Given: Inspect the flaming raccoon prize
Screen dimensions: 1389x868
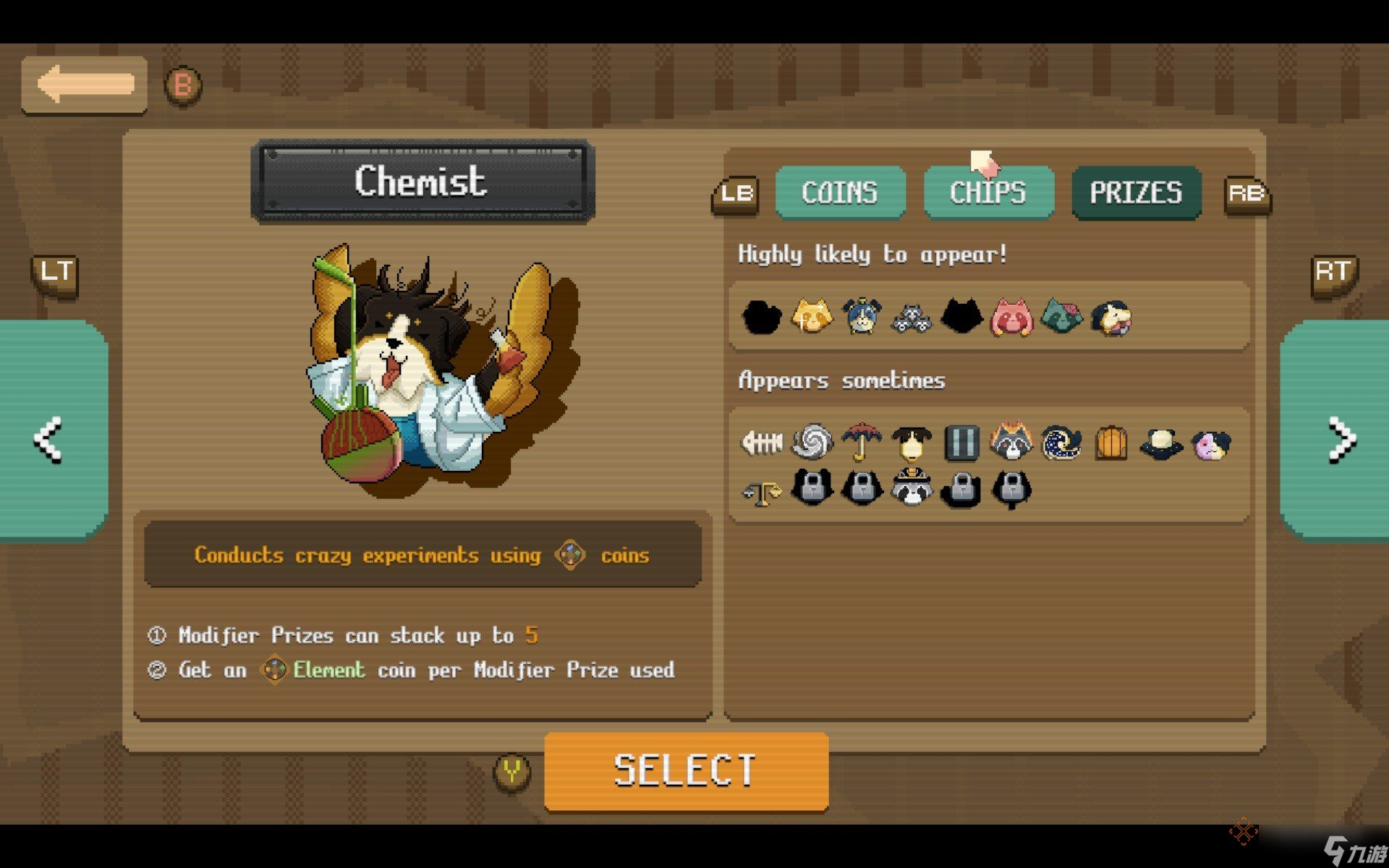Looking at the screenshot, I should 1011,442.
